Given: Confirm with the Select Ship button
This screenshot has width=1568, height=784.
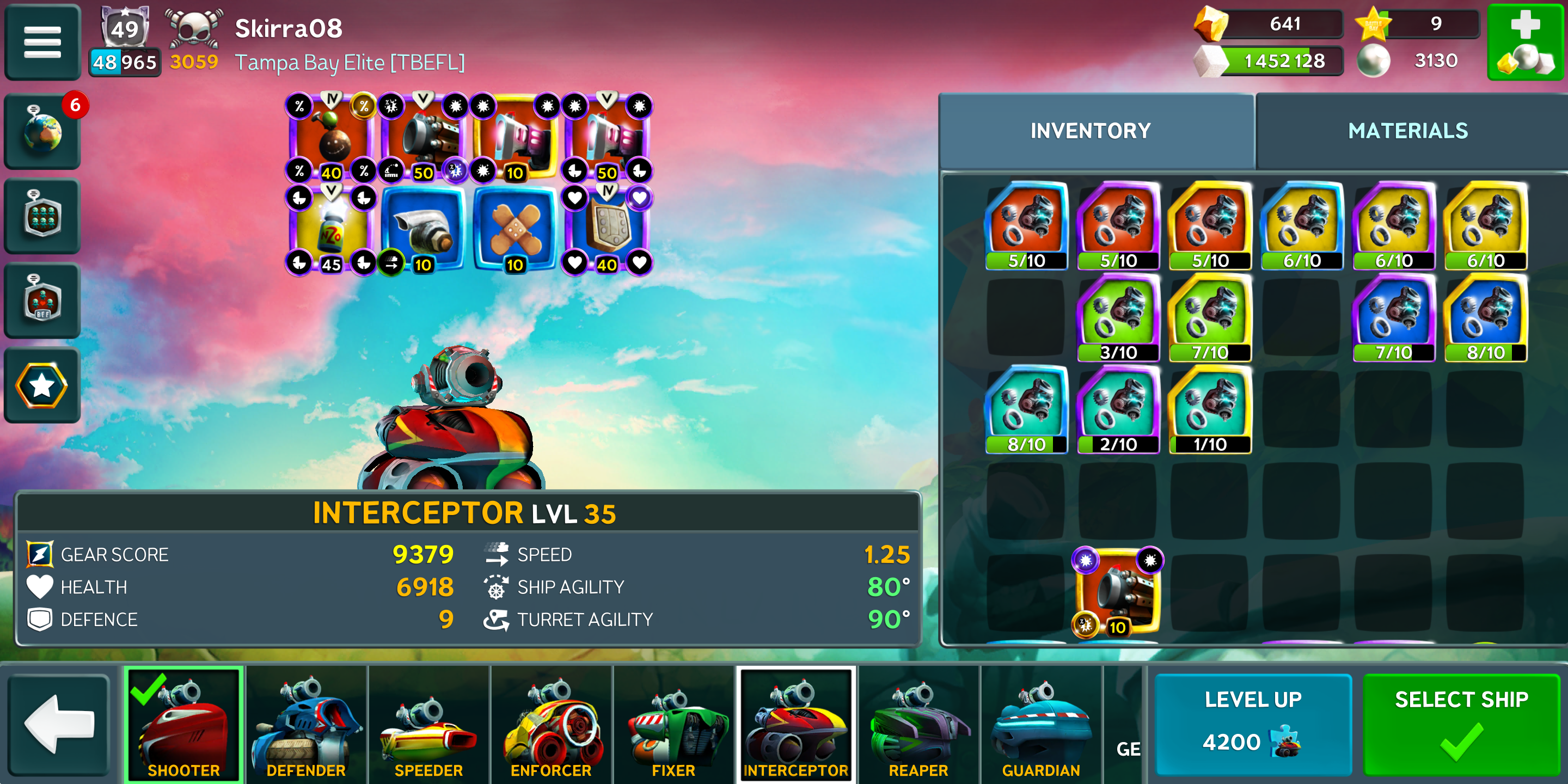Looking at the screenshot, I should tap(1461, 723).
